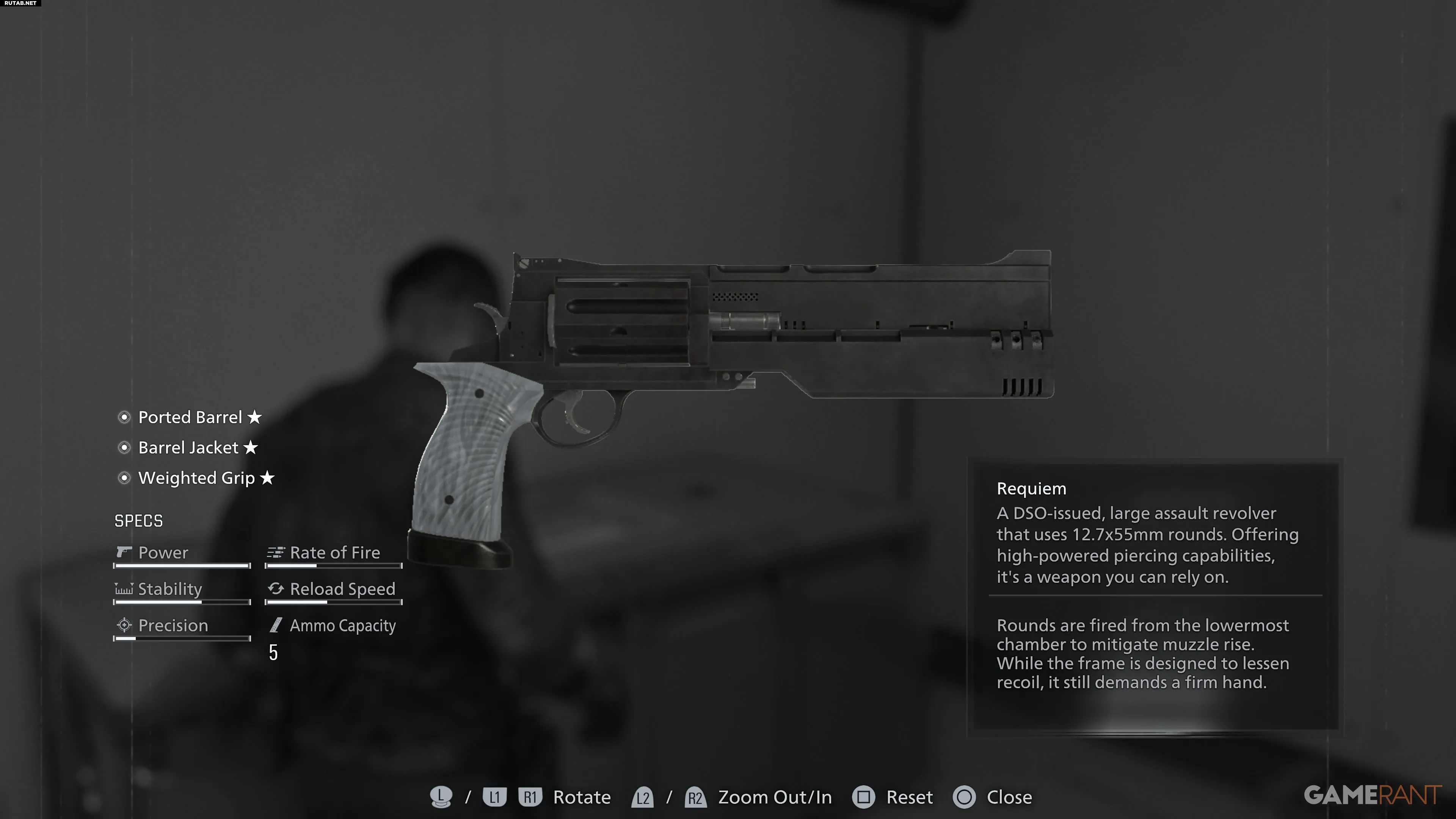Choose the Barrel Jacket attachment entry

(x=188, y=448)
